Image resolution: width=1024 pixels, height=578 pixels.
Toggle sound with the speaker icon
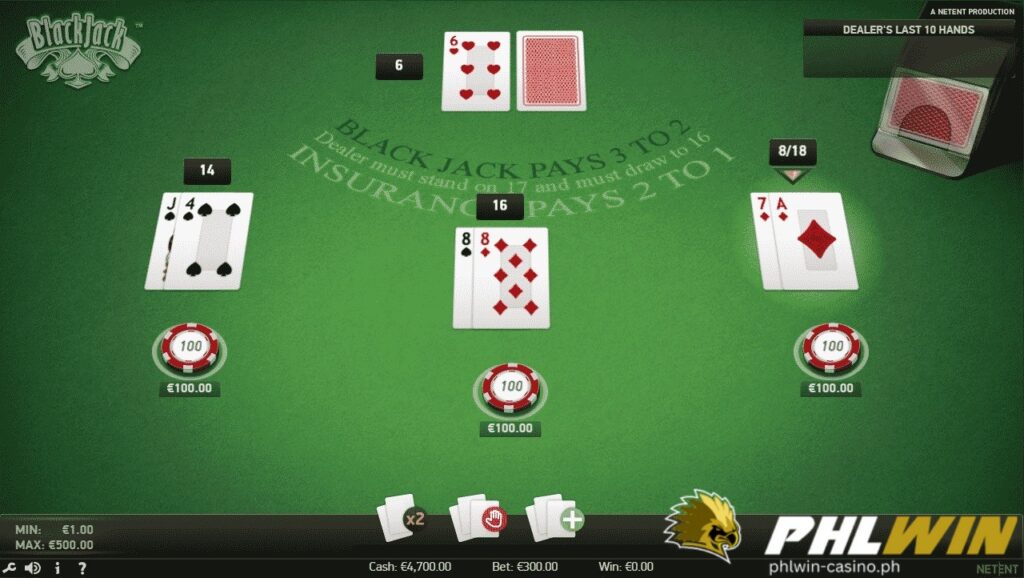coord(33,568)
